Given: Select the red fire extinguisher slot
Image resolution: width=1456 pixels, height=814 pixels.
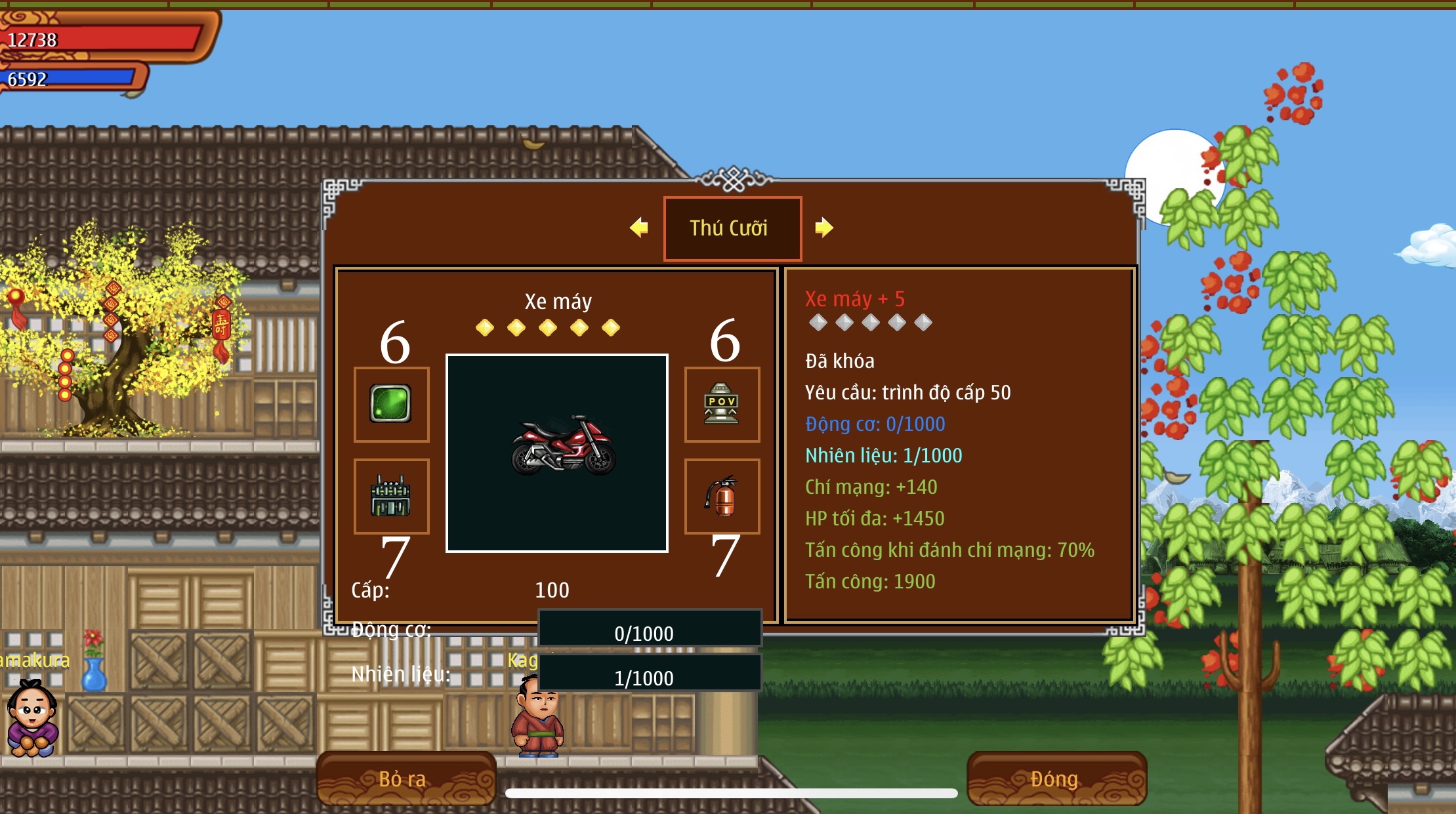Looking at the screenshot, I should (722, 496).
